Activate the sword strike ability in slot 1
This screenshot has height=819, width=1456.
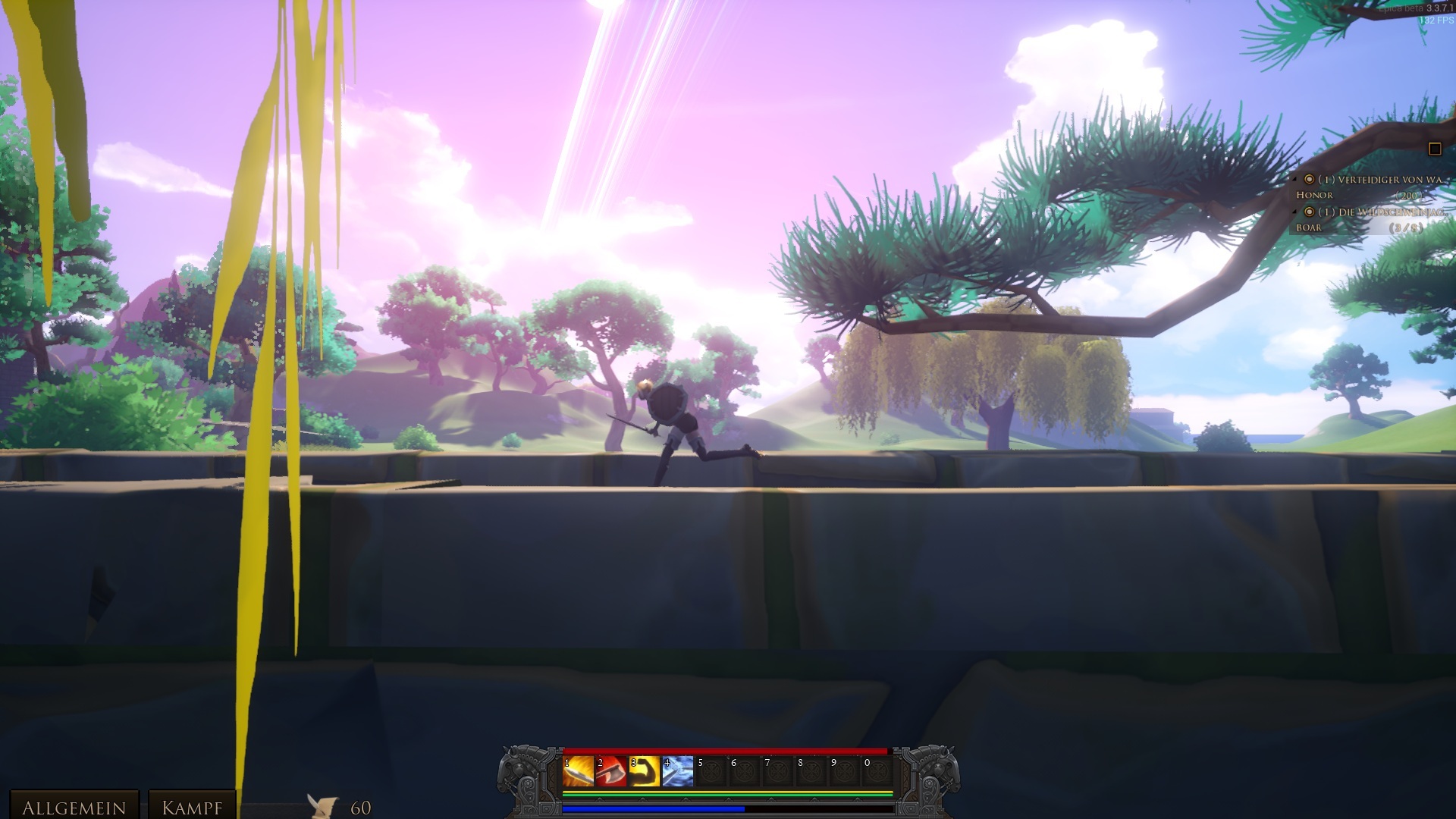pos(578,771)
